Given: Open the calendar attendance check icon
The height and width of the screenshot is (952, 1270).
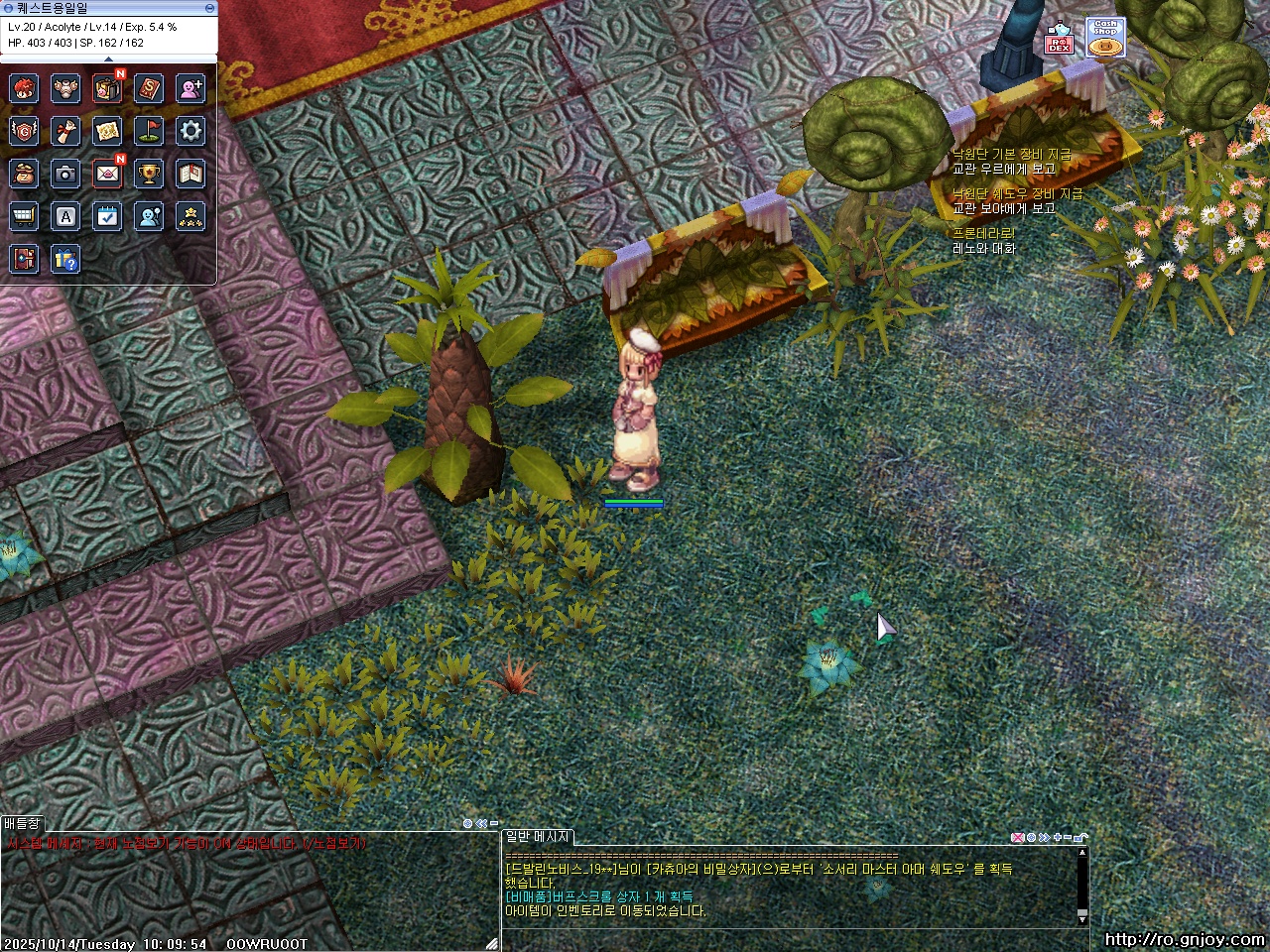Looking at the screenshot, I should [107, 216].
